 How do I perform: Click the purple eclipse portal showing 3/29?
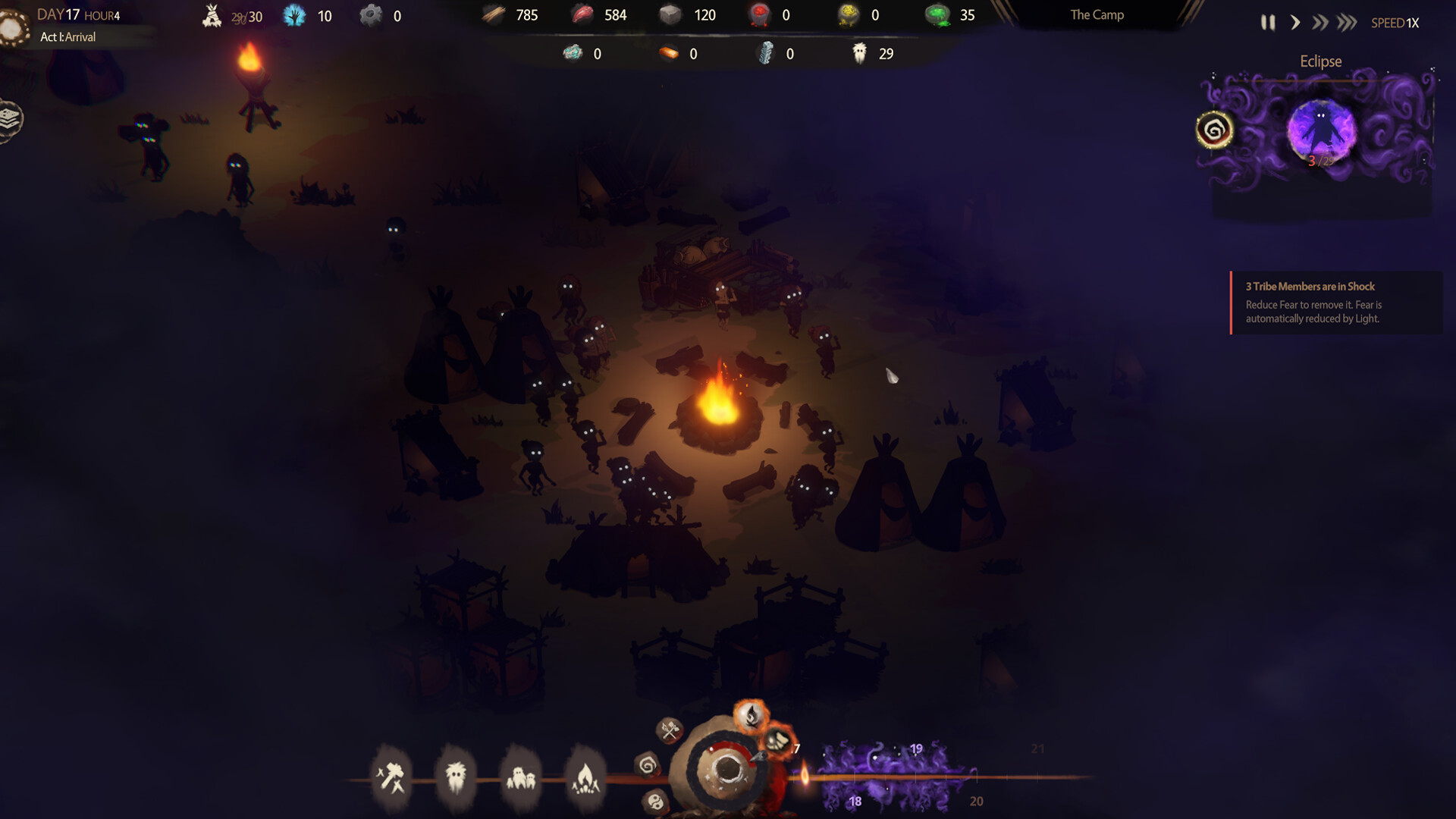pyautogui.click(x=1320, y=130)
